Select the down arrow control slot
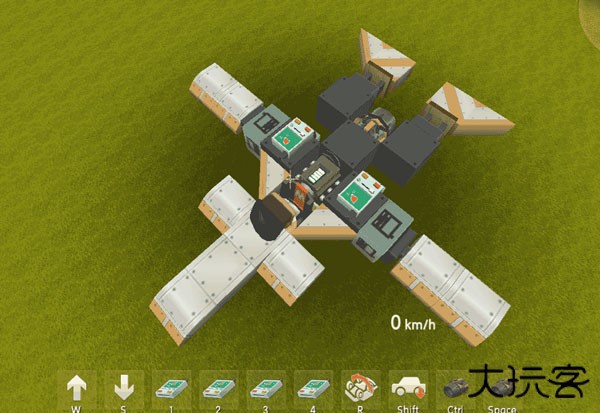The width and height of the screenshot is (600, 413). 124,387
